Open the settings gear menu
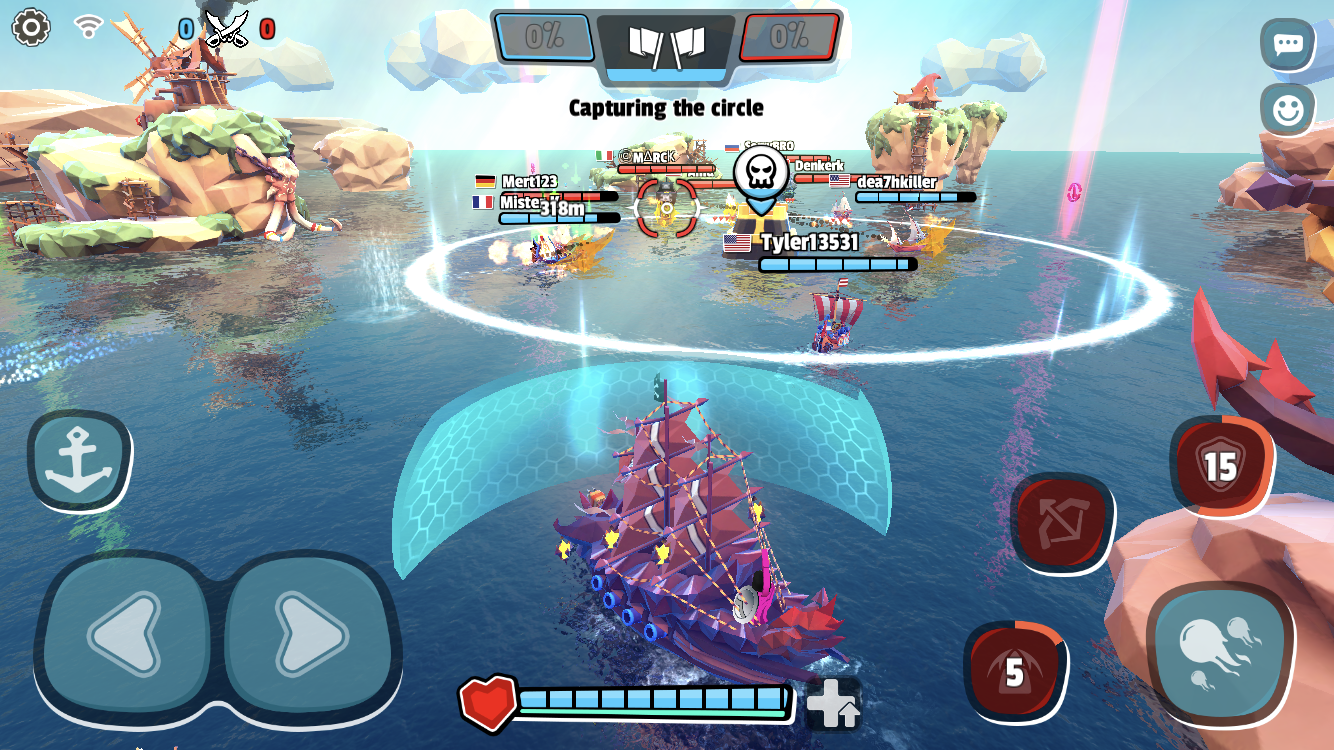 [33, 28]
